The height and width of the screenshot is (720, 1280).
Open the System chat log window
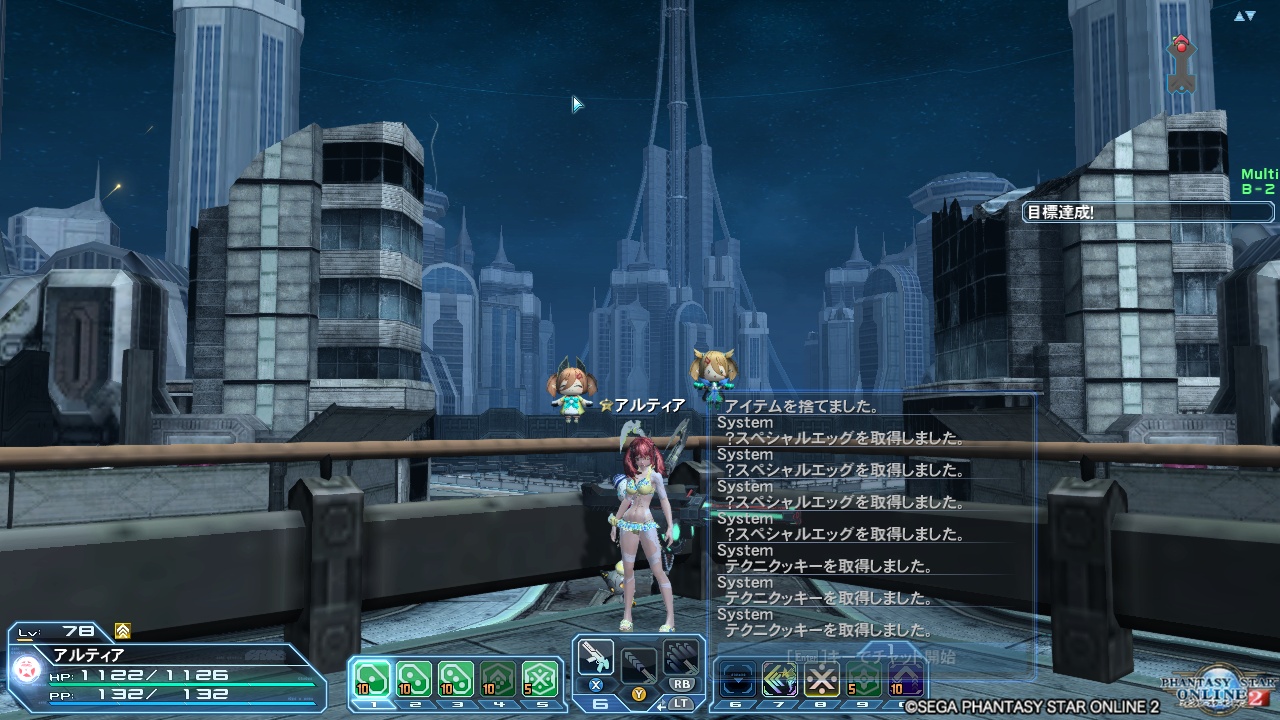coord(872,518)
